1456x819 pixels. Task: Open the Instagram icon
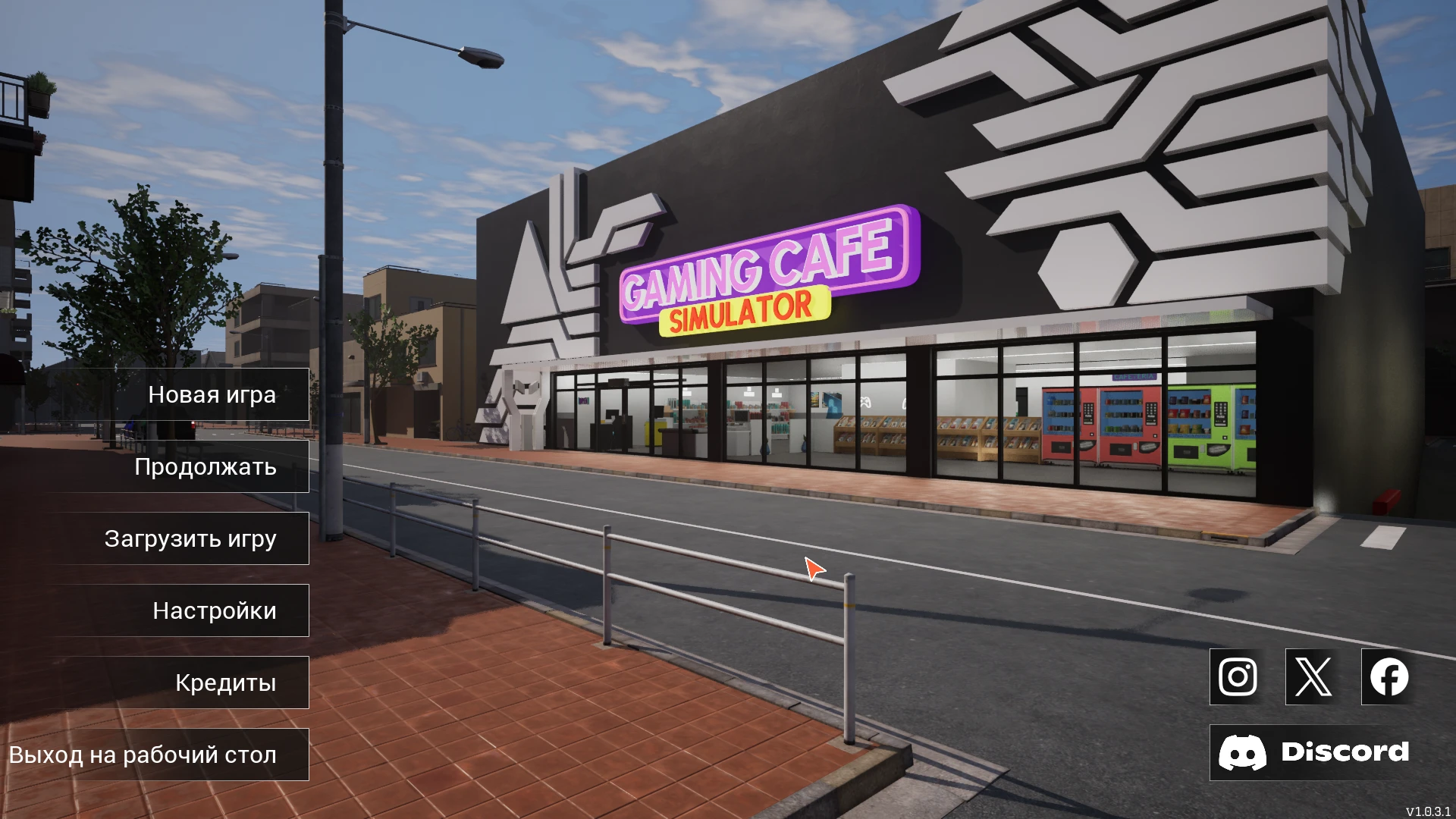point(1236,676)
